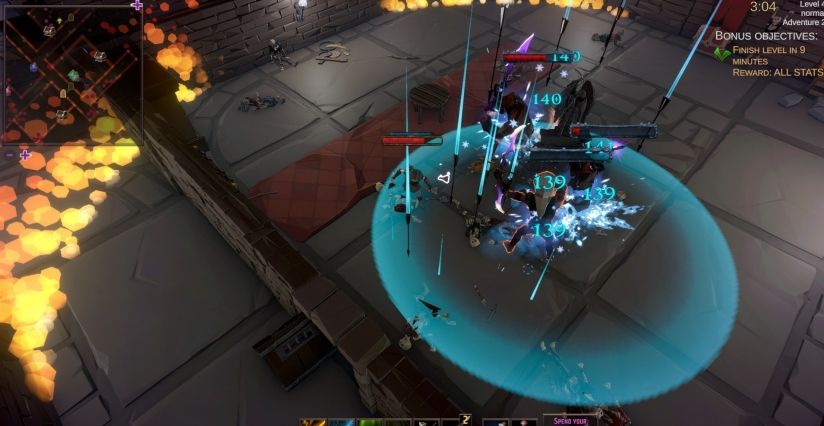Viewport: 824px width, 426px height.
Task: Select the Finish level in 9 minutes objective
Action: tap(774, 56)
